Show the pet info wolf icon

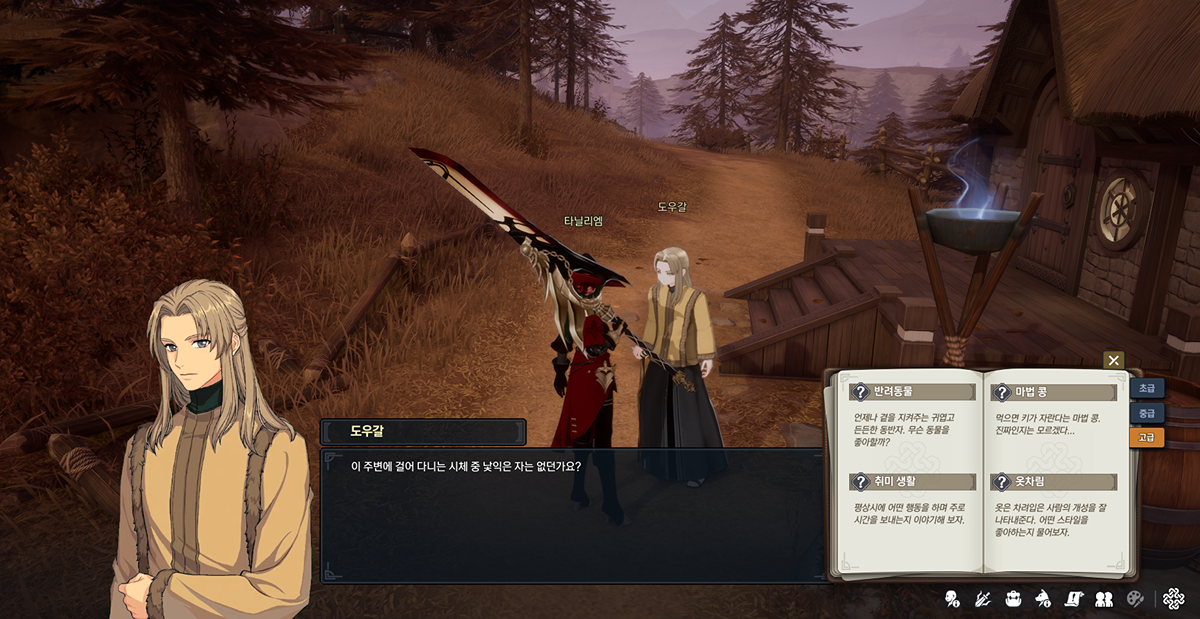coord(1043,599)
